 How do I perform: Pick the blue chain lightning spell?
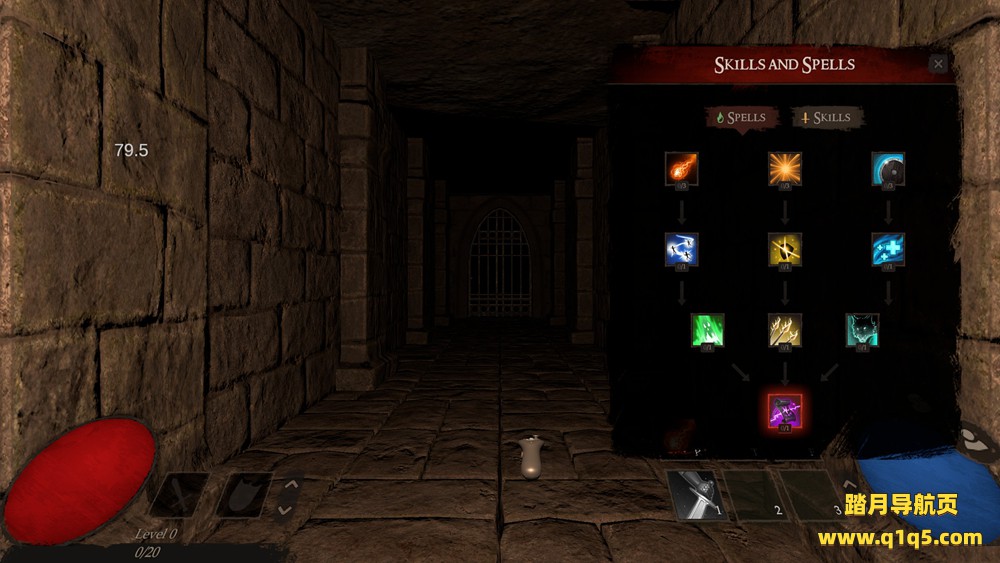coord(682,250)
